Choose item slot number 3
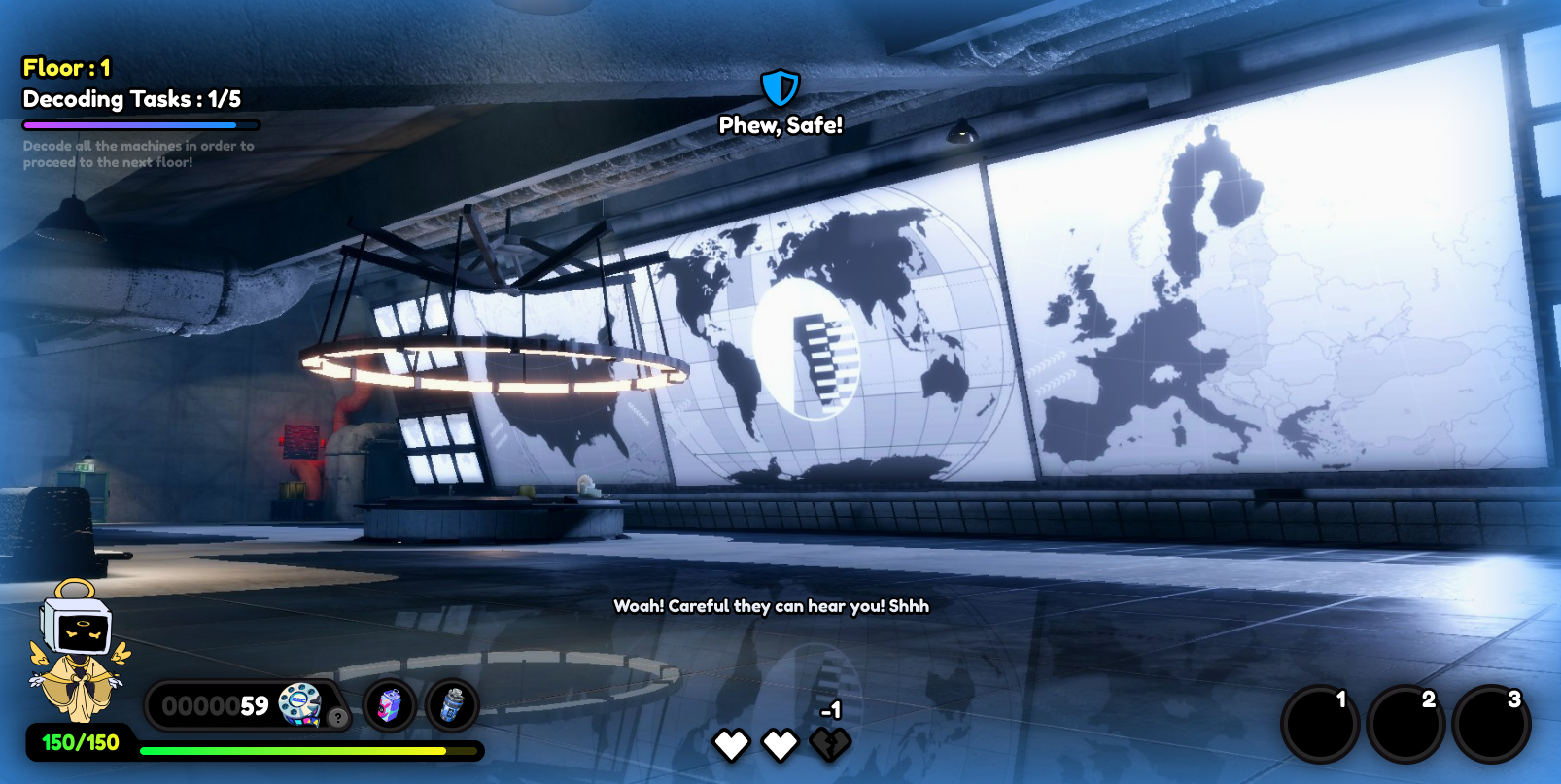Image resolution: width=1561 pixels, height=784 pixels. (1491, 724)
